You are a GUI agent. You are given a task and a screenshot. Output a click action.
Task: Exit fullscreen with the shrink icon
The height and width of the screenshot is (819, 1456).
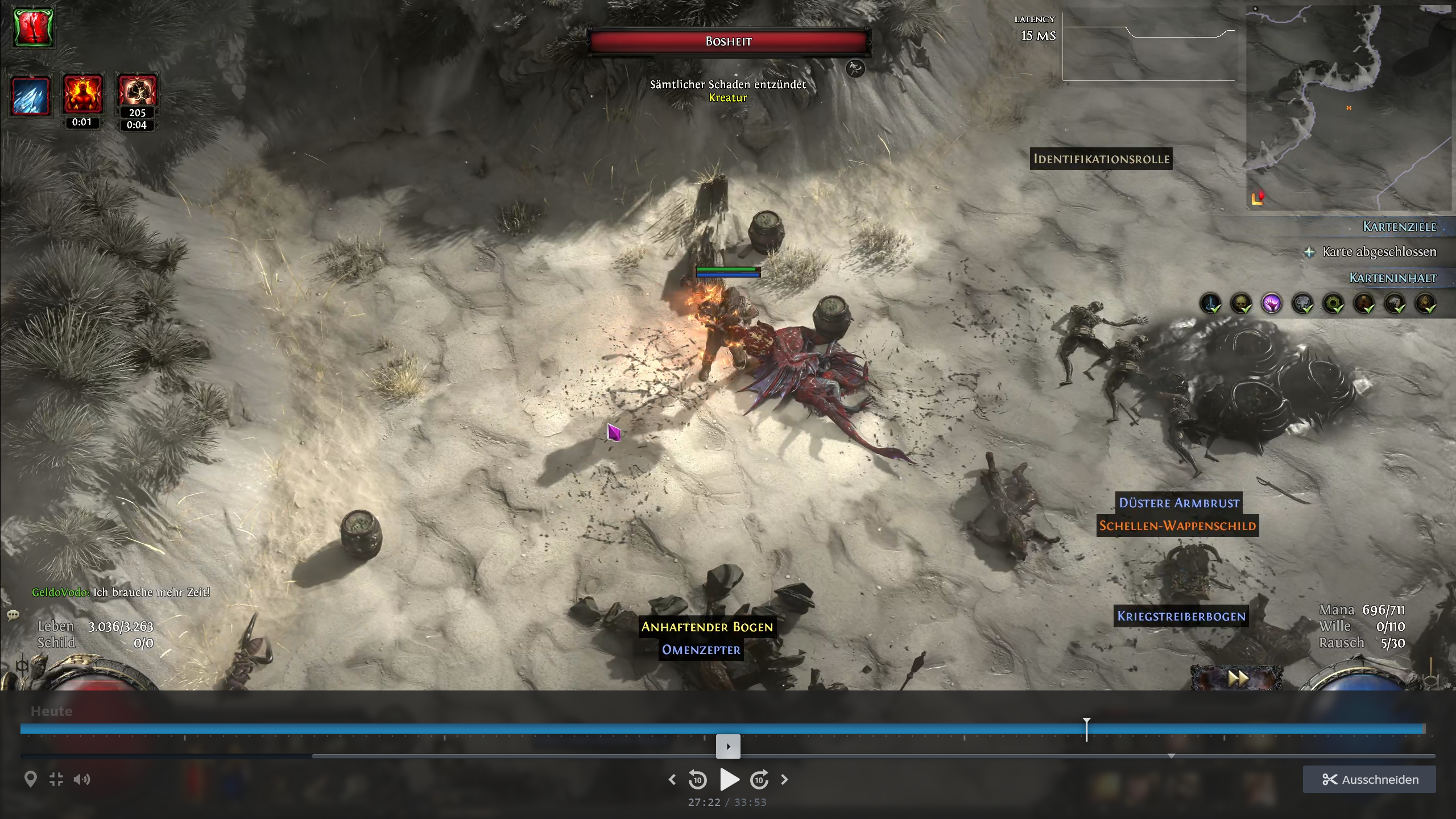[56, 779]
